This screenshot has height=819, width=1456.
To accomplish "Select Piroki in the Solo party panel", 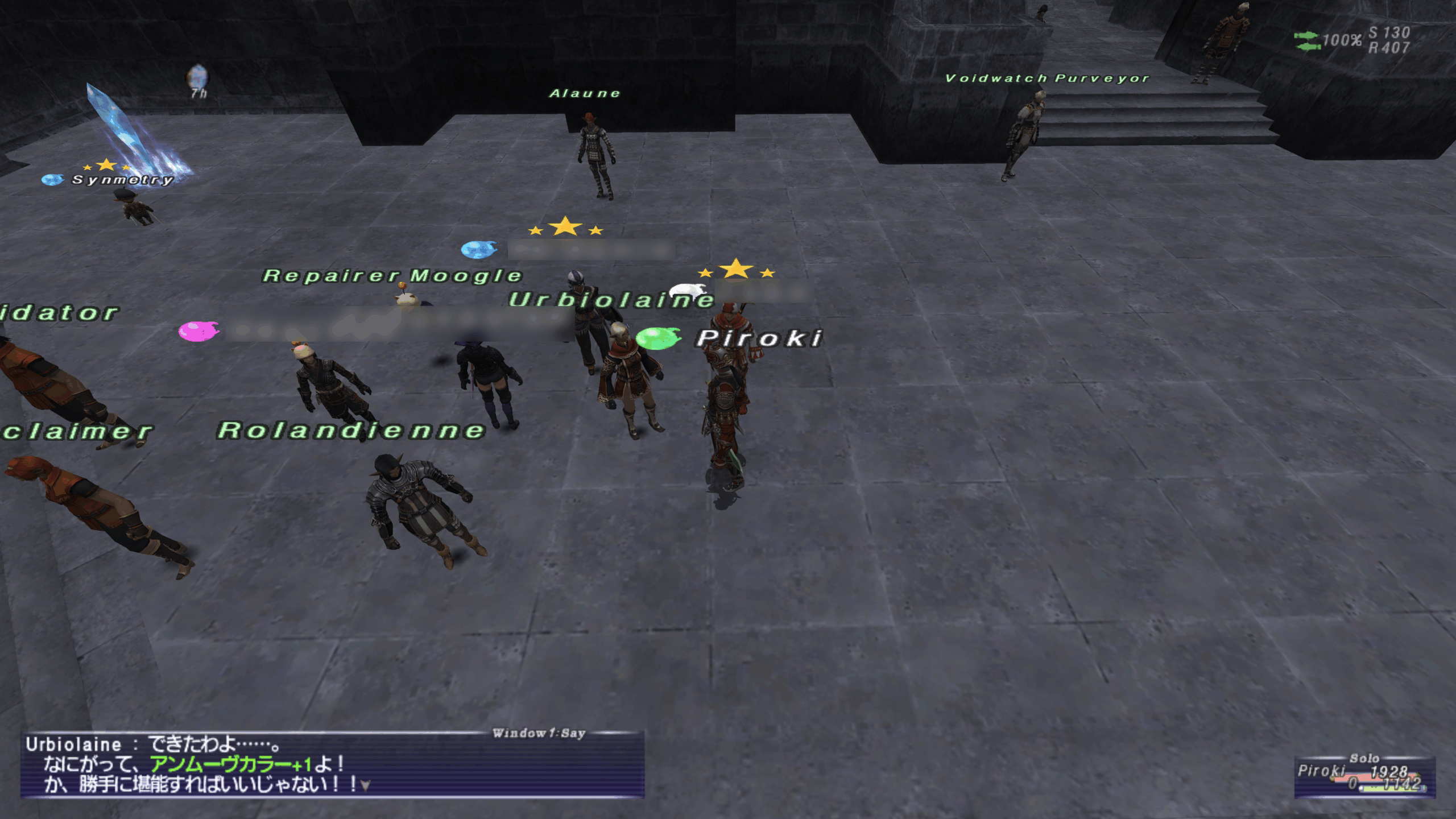I will point(1321,771).
